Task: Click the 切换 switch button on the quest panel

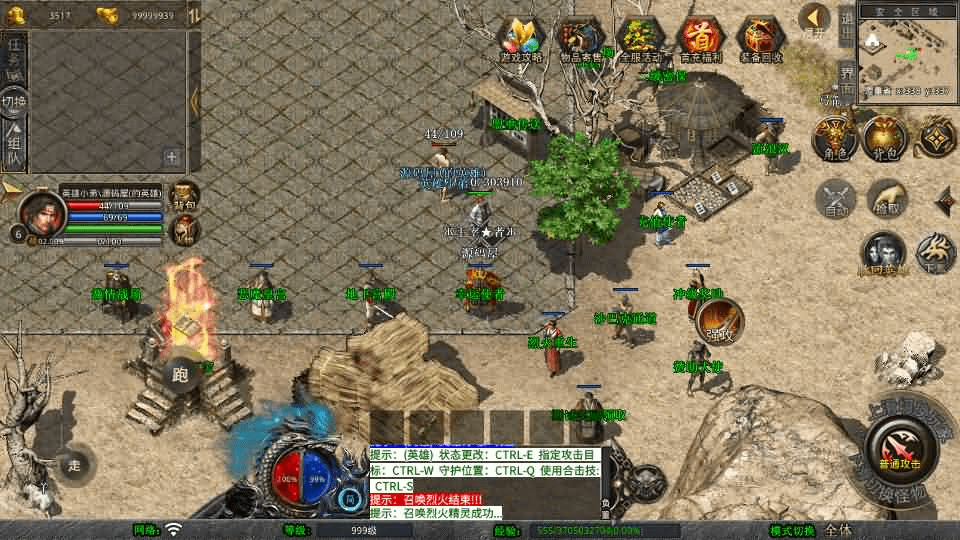Action: pyautogui.click(x=14, y=101)
